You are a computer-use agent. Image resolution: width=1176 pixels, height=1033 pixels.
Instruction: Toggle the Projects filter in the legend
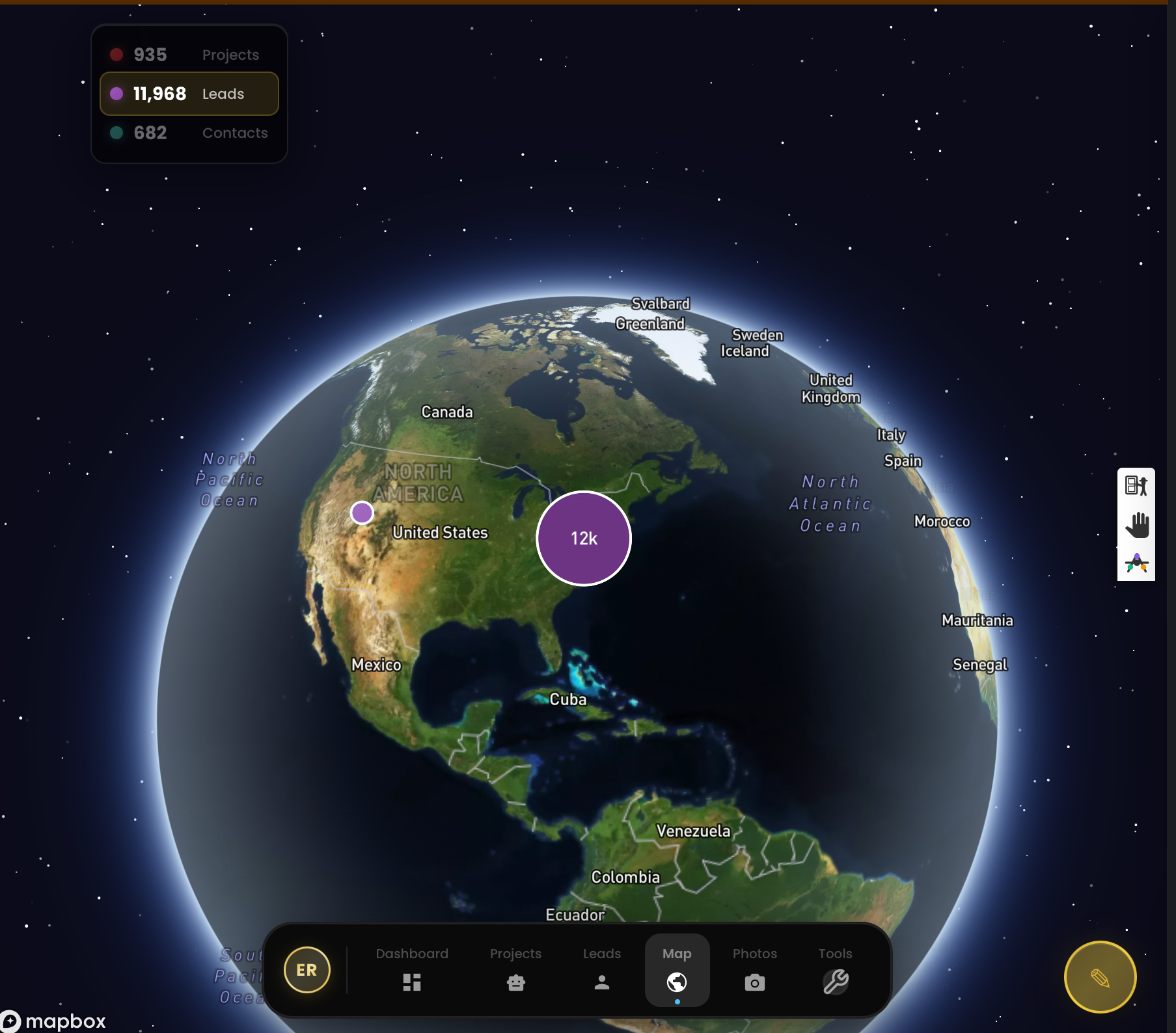189,54
